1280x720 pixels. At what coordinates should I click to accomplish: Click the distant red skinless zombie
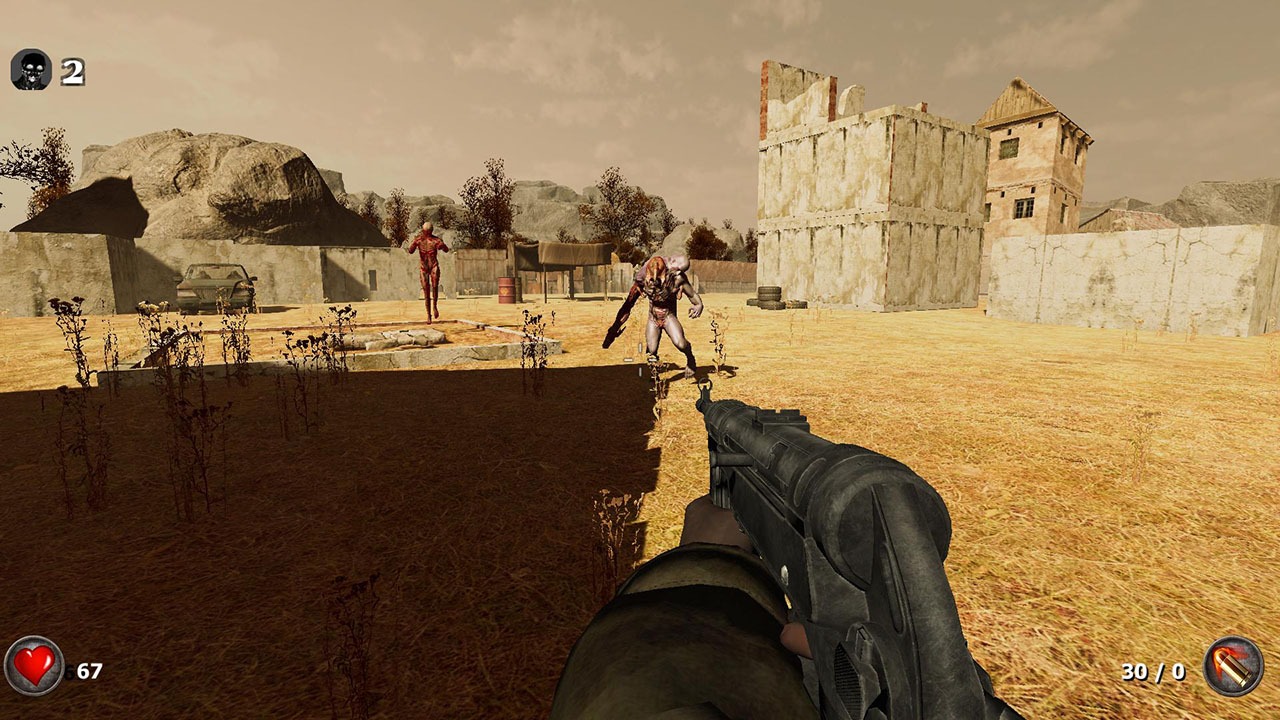click(428, 266)
